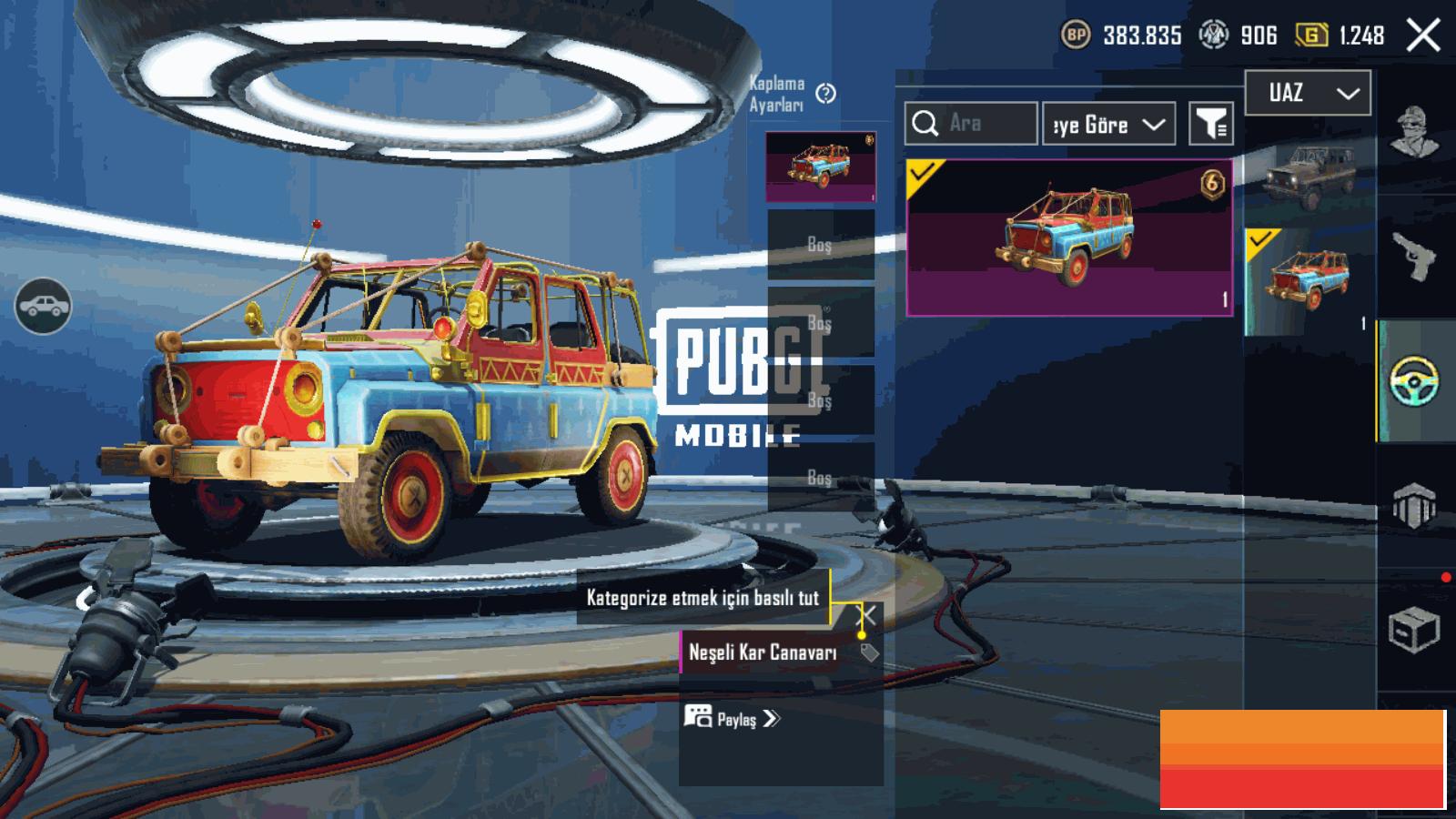Share the skin with Paylaş

[x=733, y=719]
